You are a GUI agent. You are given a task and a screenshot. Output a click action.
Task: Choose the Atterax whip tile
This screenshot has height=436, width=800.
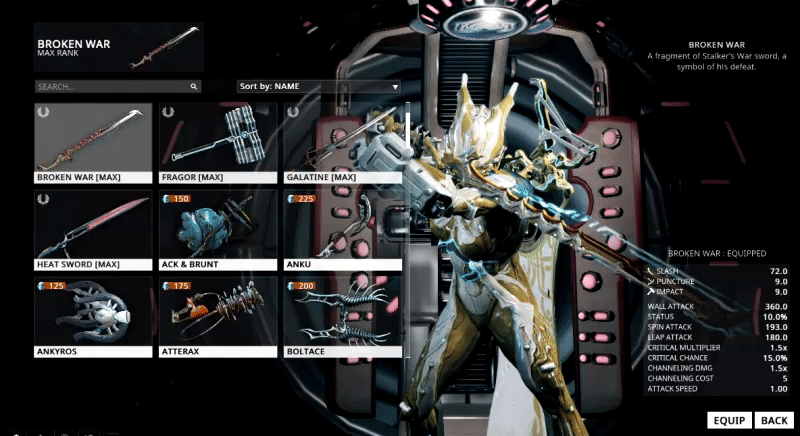point(217,317)
